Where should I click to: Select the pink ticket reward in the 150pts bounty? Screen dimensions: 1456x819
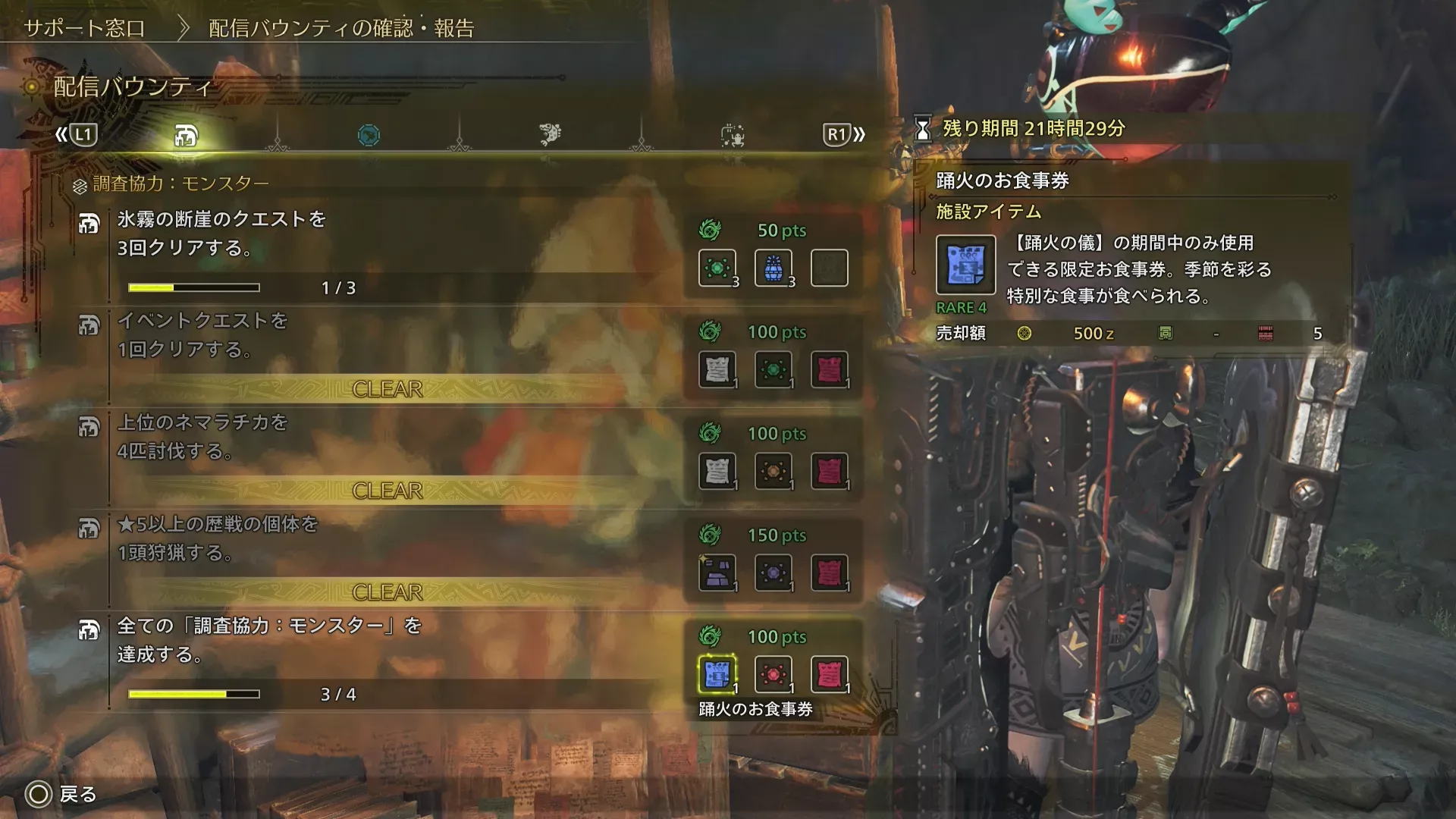[x=828, y=573]
